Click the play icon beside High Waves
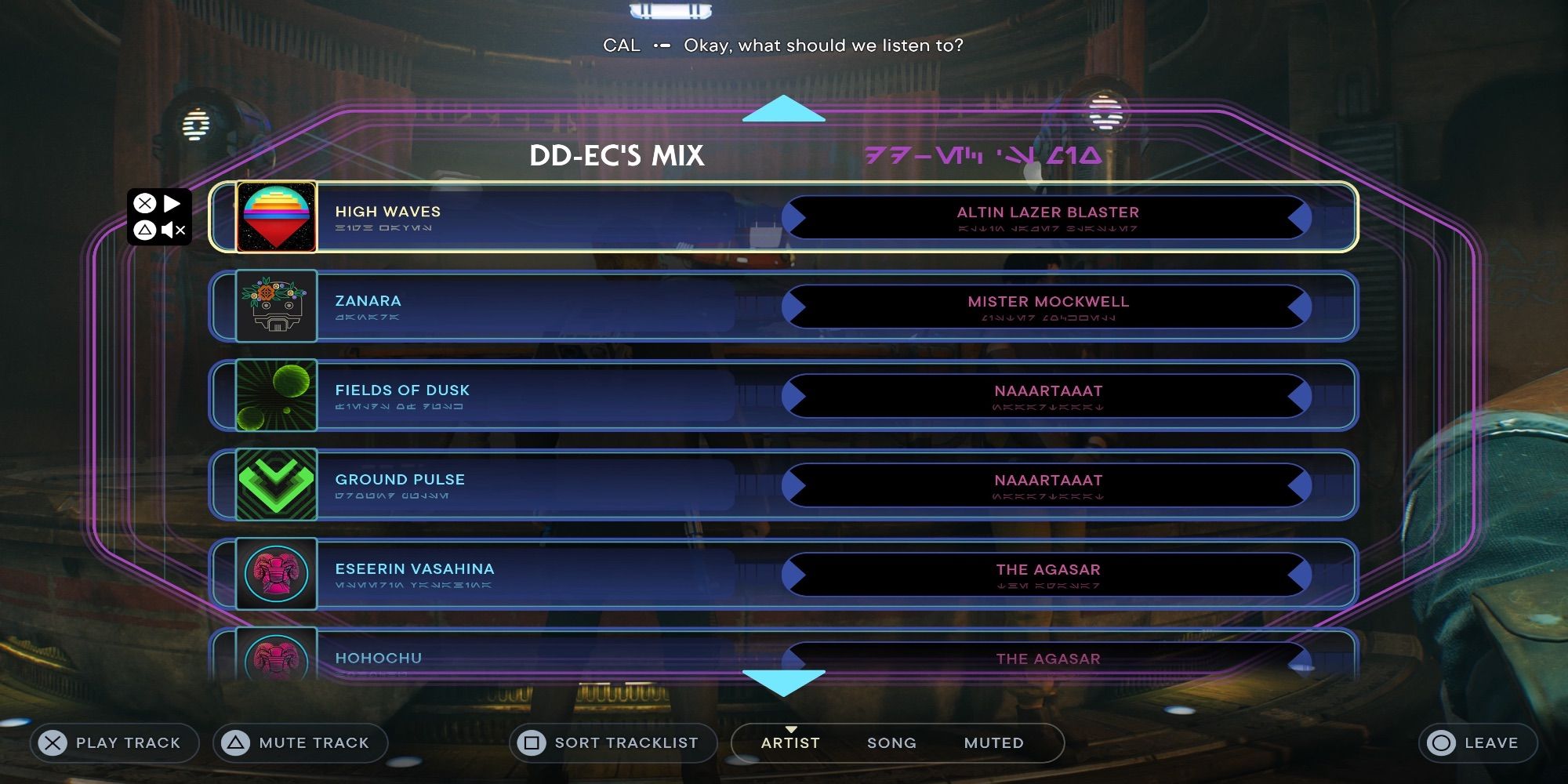This screenshot has width=1568, height=784. tap(174, 205)
